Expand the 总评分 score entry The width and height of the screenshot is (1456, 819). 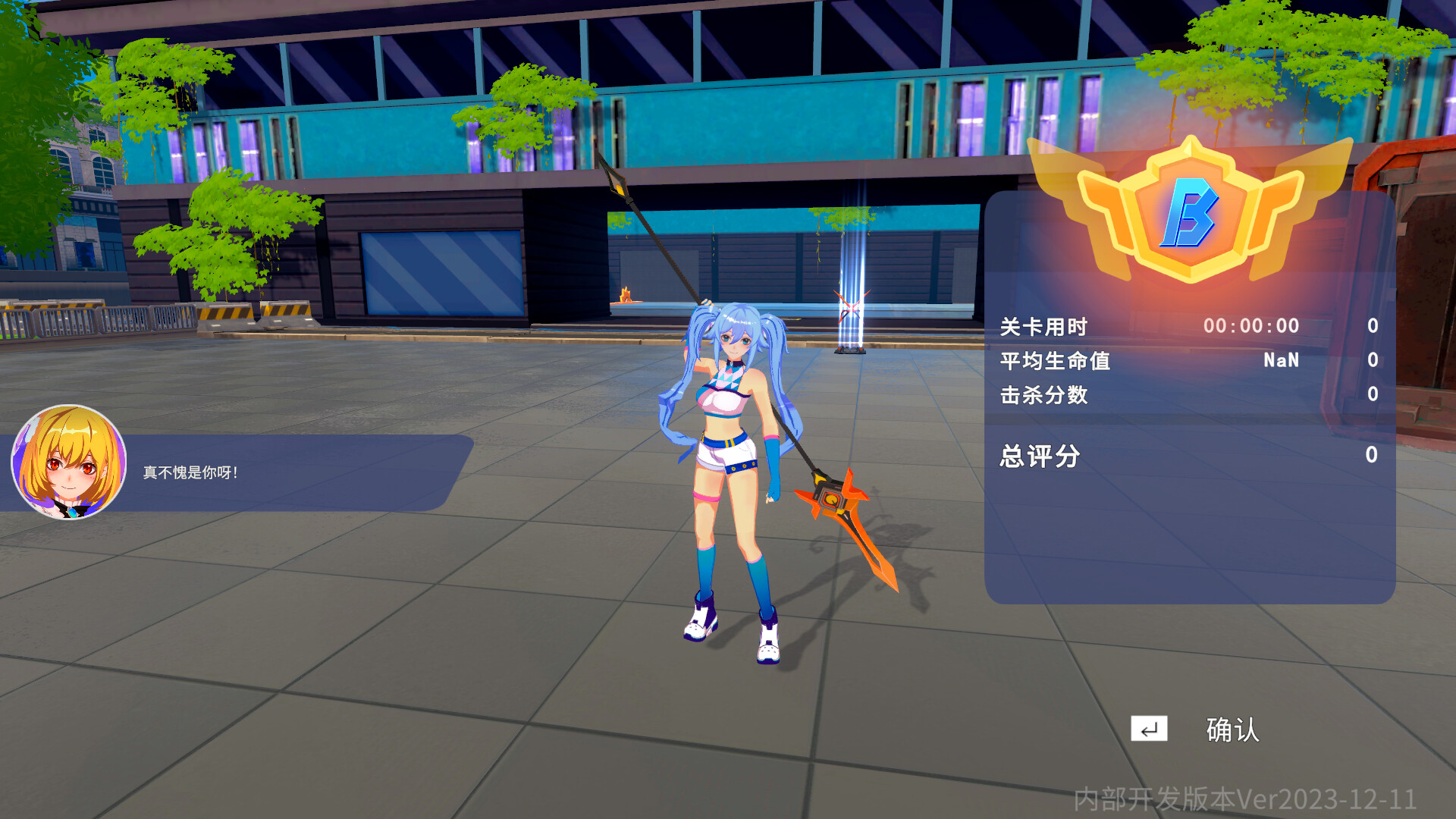point(1039,455)
